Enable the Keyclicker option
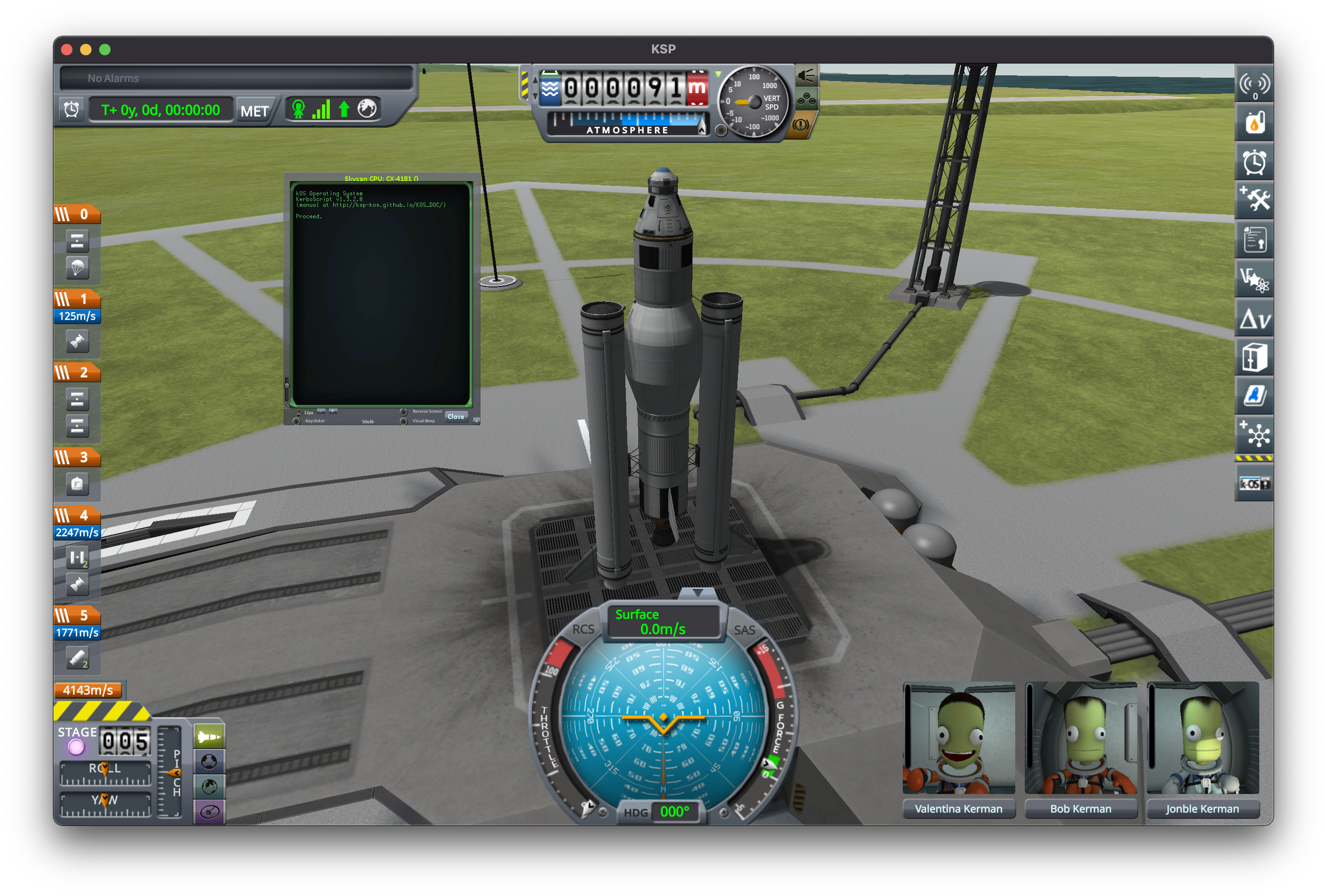Image resolution: width=1327 pixels, height=896 pixels. pyautogui.click(x=296, y=421)
